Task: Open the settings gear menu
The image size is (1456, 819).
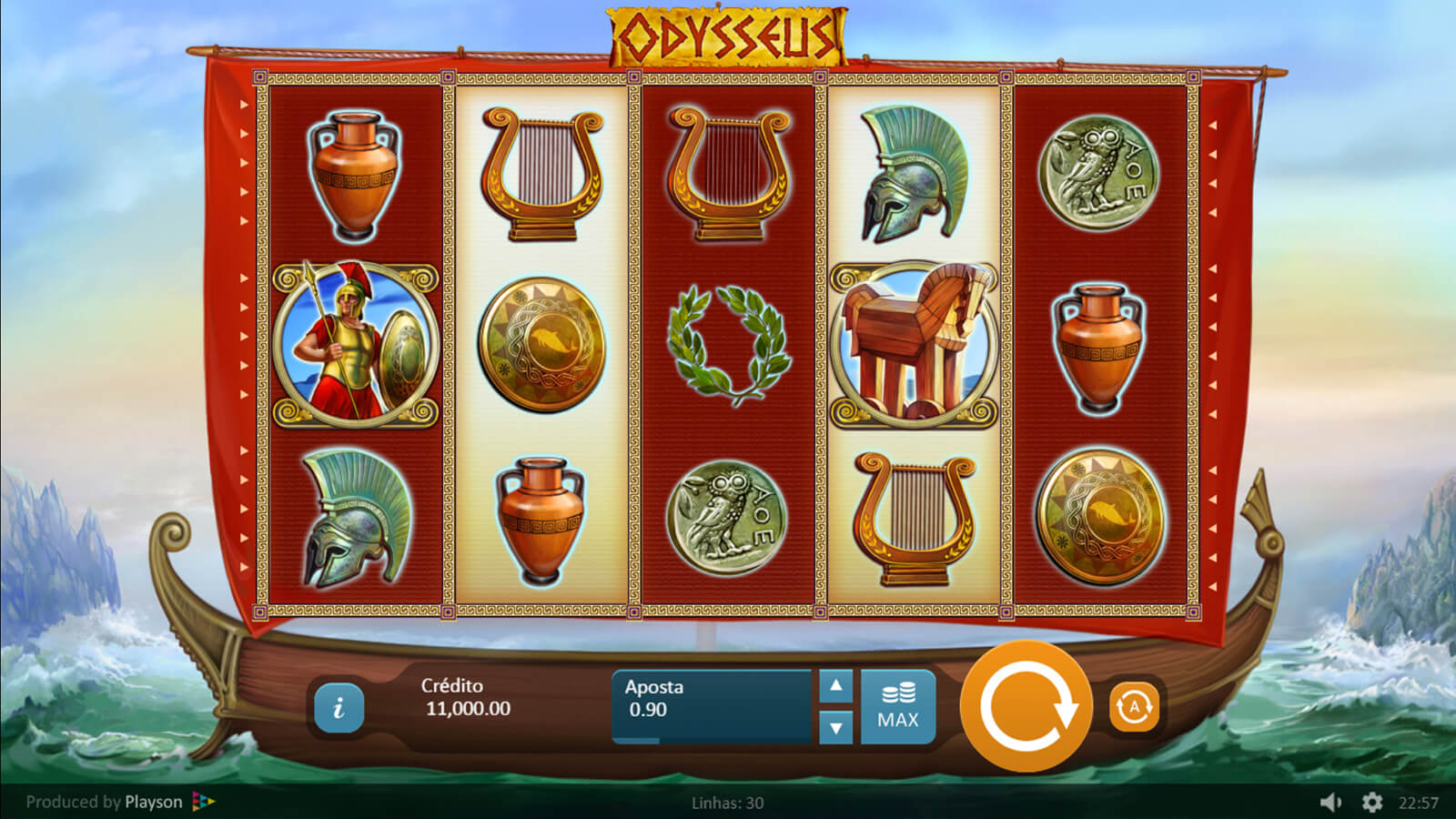Action: [x=1372, y=802]
